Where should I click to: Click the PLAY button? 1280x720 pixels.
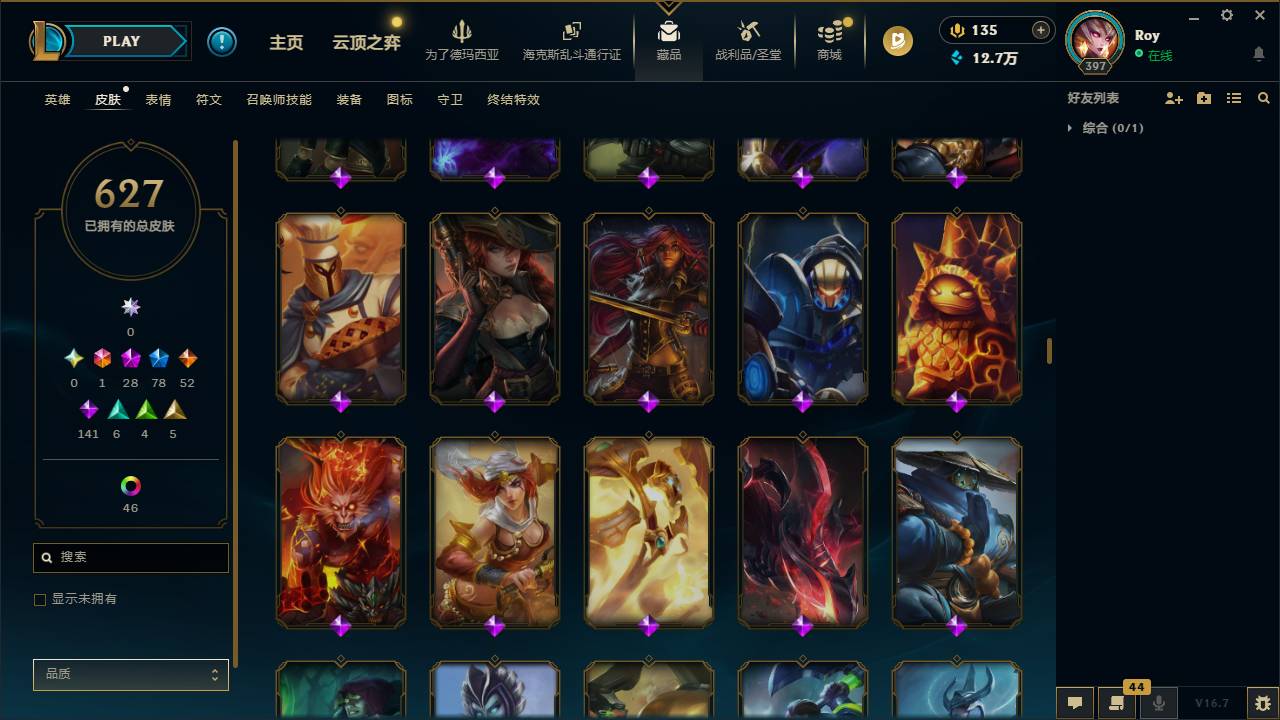pyautogui.click(x=121, y=41)
